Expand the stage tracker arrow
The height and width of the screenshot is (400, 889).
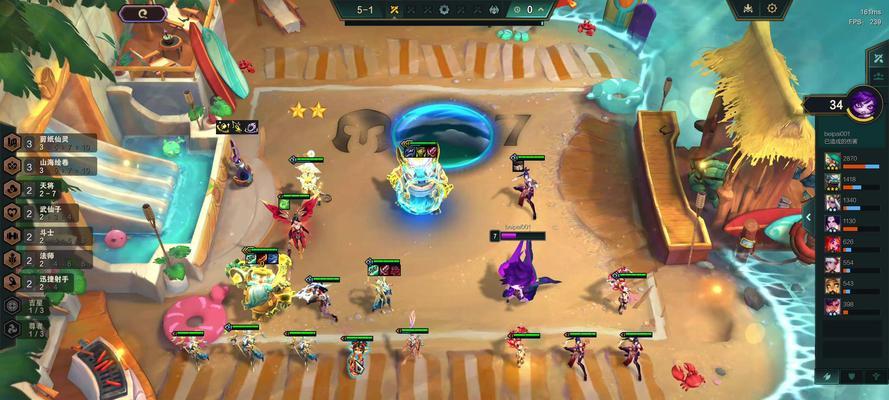(x=541, y=10)
